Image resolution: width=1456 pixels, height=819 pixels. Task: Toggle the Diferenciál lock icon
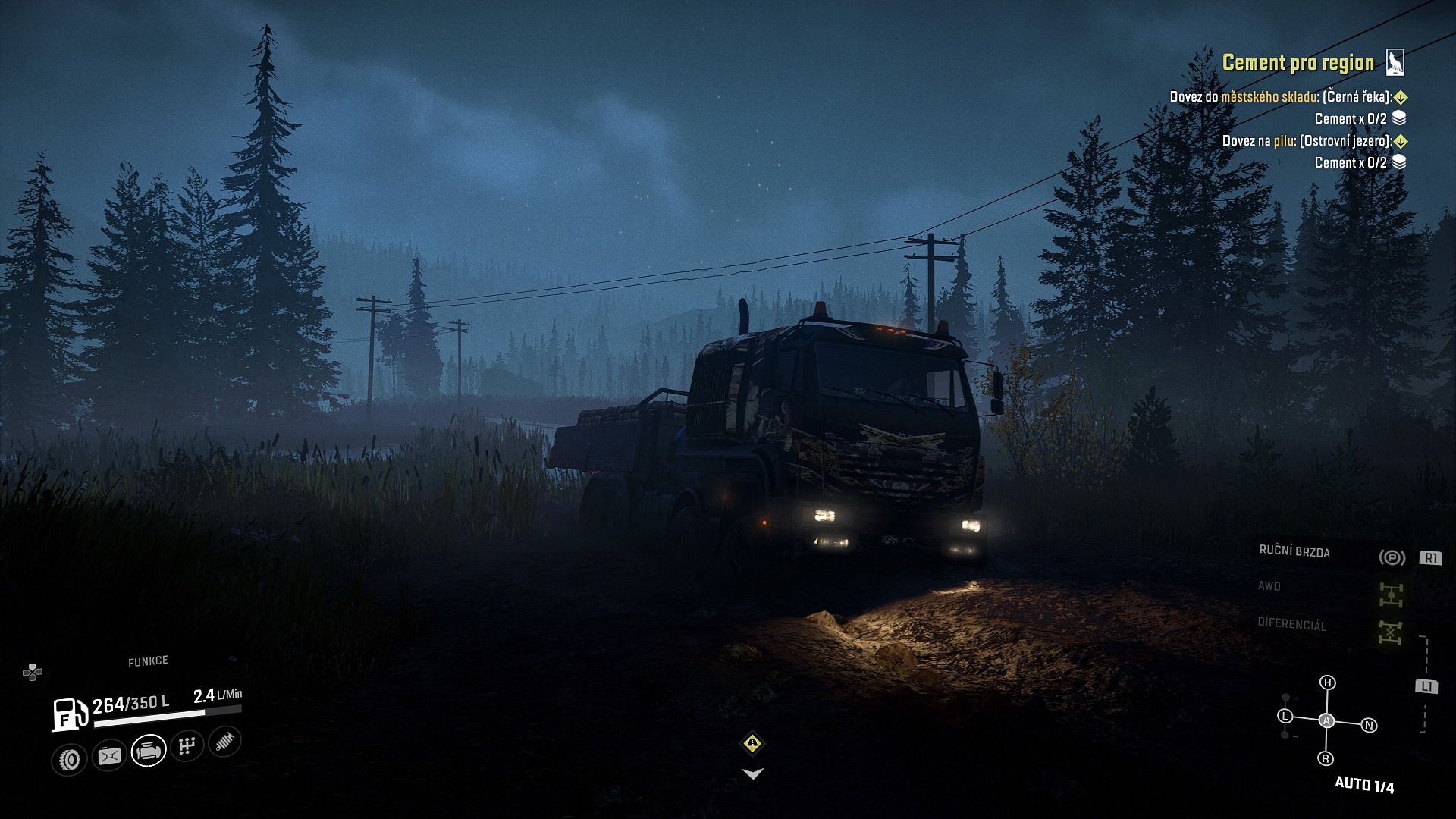coord(1390,632)
